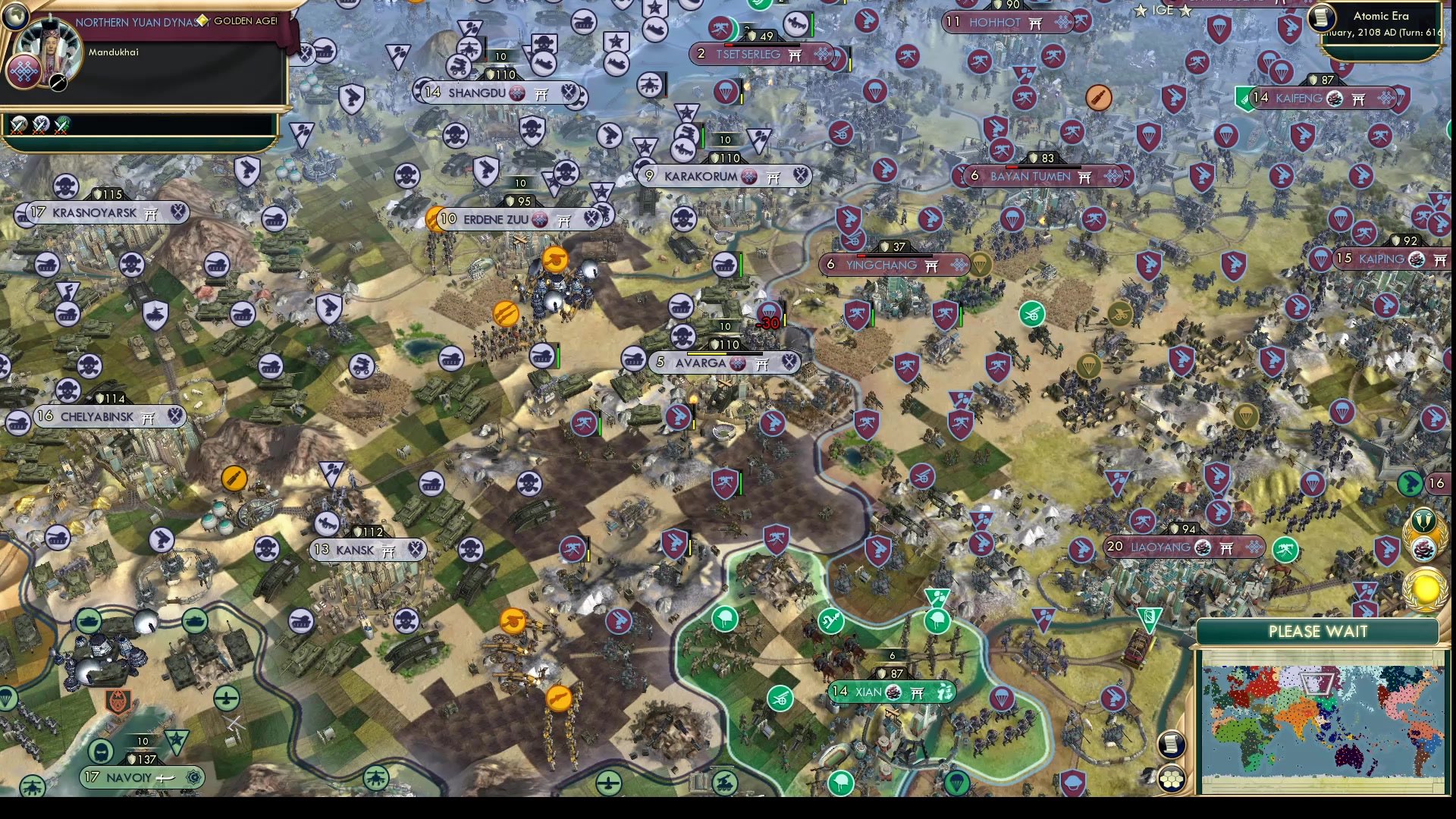Screen dimensions: 1456x819
Task: Expand the Xian city banner
Action: point(893,692)
